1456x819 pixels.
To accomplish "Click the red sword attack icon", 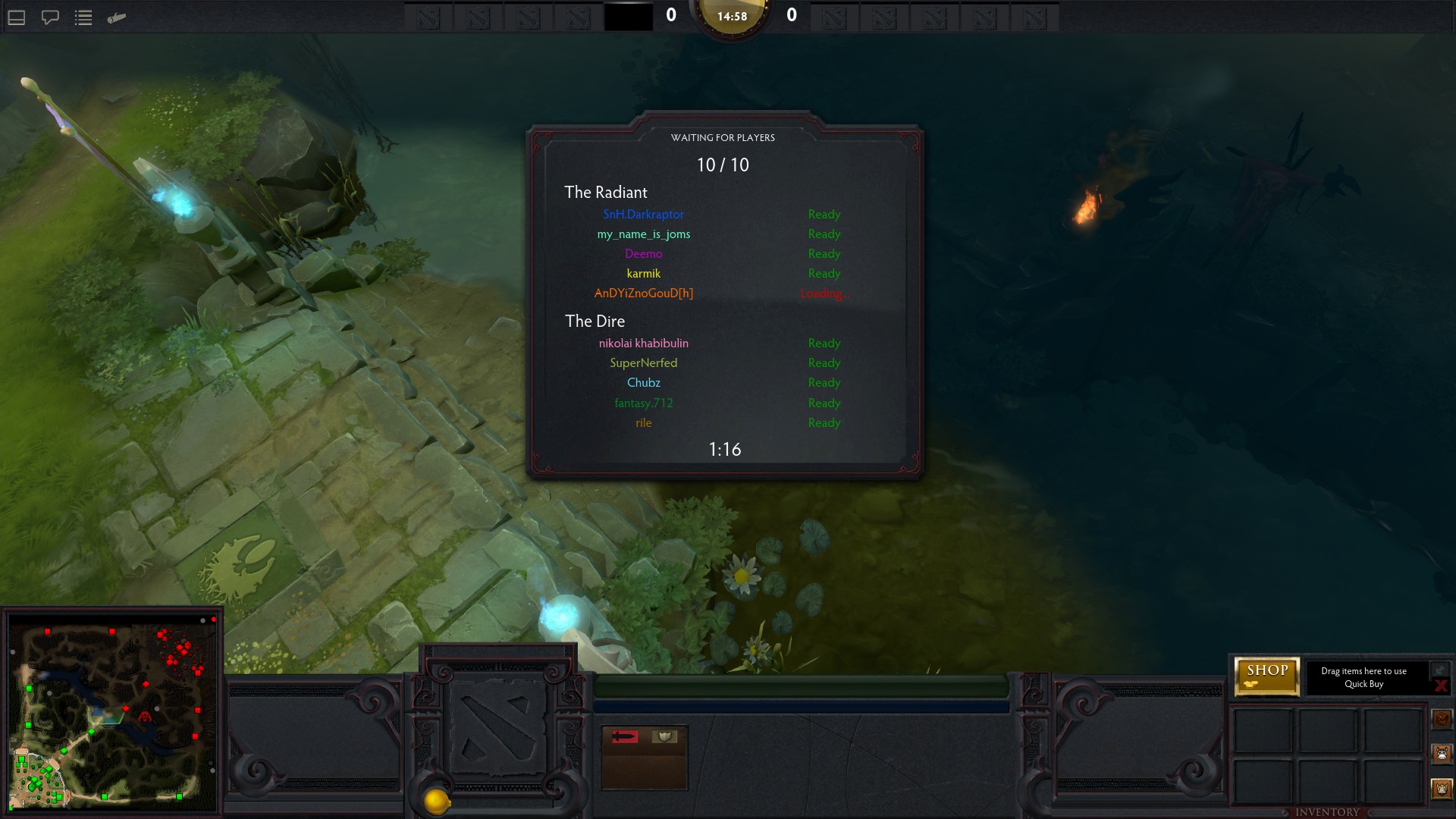I will click(625, 736).
